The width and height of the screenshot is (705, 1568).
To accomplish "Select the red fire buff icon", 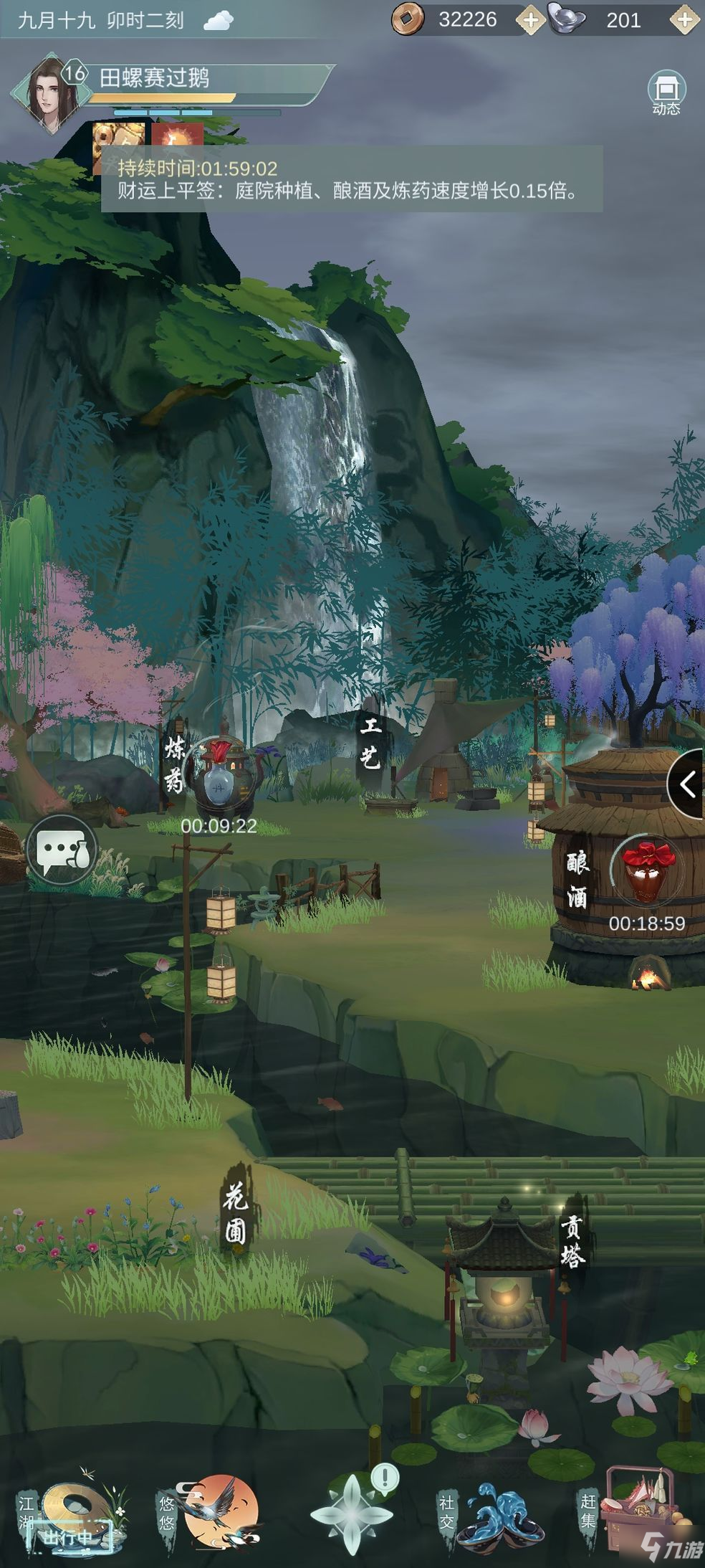I will (176, 138).
